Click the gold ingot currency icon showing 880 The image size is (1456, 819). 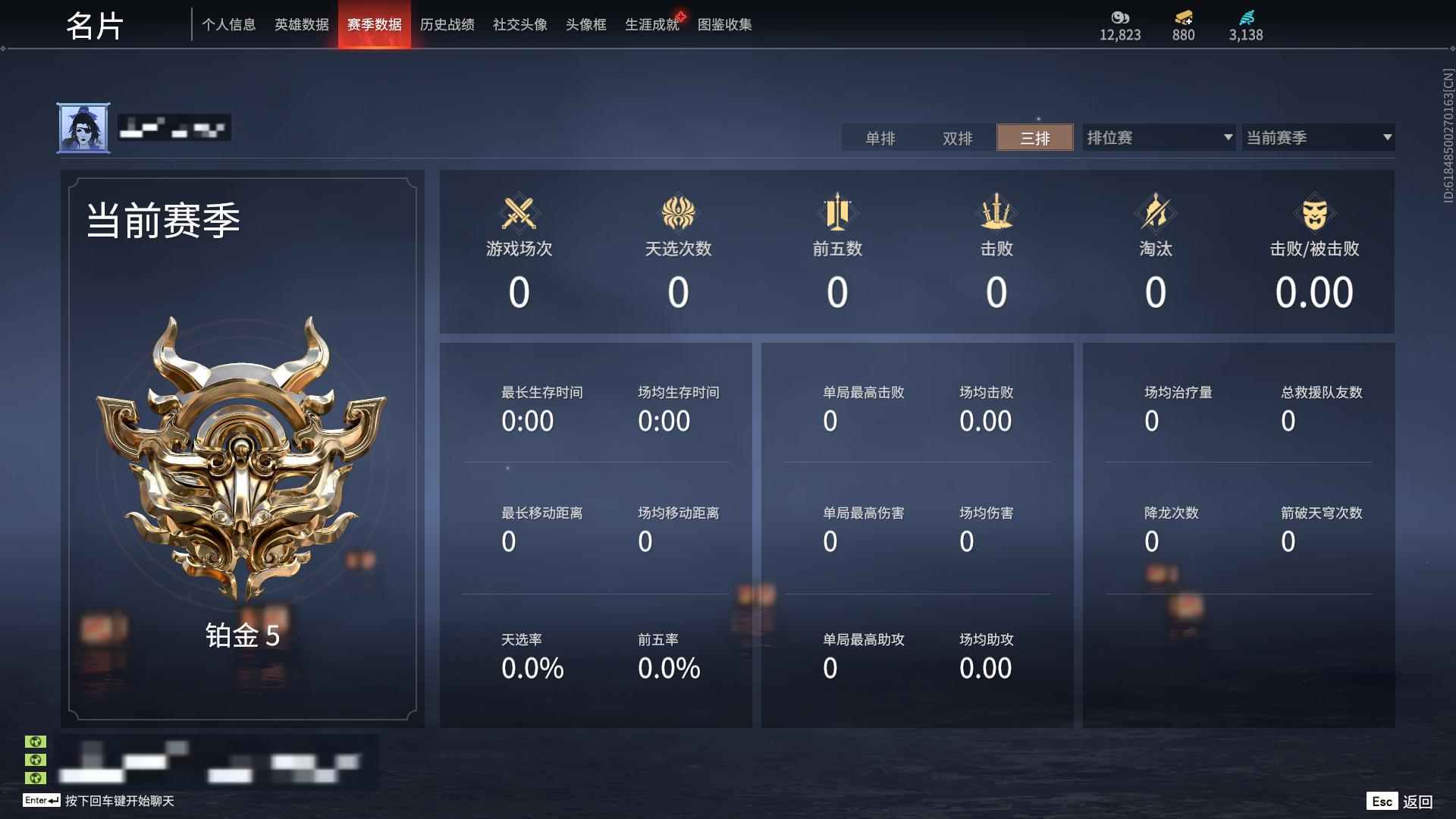pos(1183,18)
